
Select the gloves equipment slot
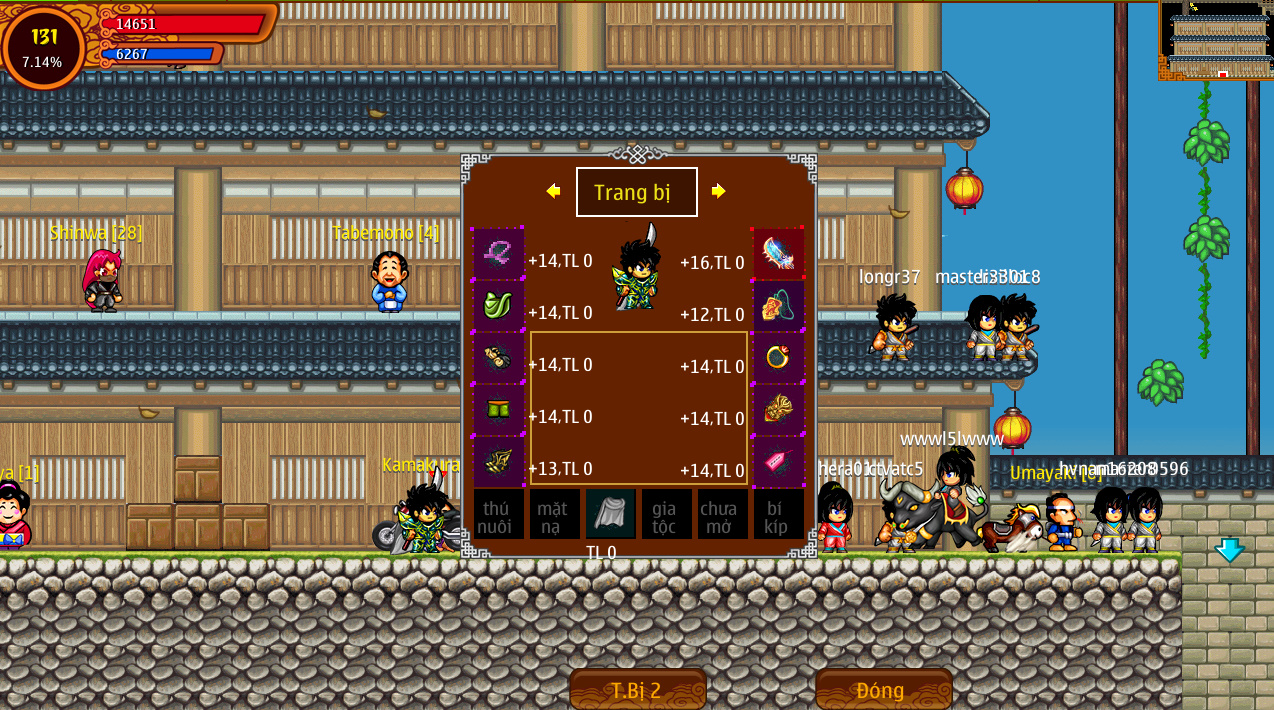point(498,357)
